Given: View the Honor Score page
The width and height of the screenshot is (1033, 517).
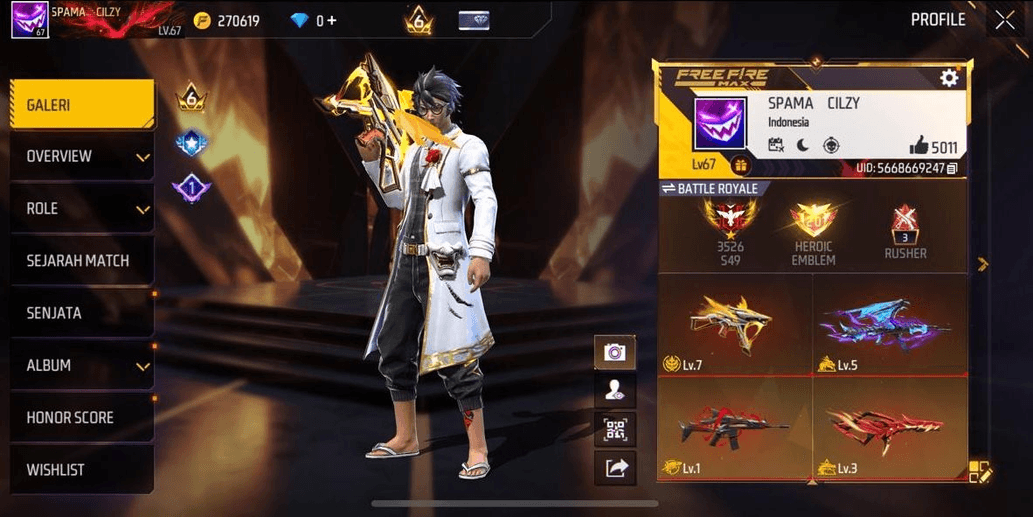Looking at the screenshot, I should click(x=80, y=418).
